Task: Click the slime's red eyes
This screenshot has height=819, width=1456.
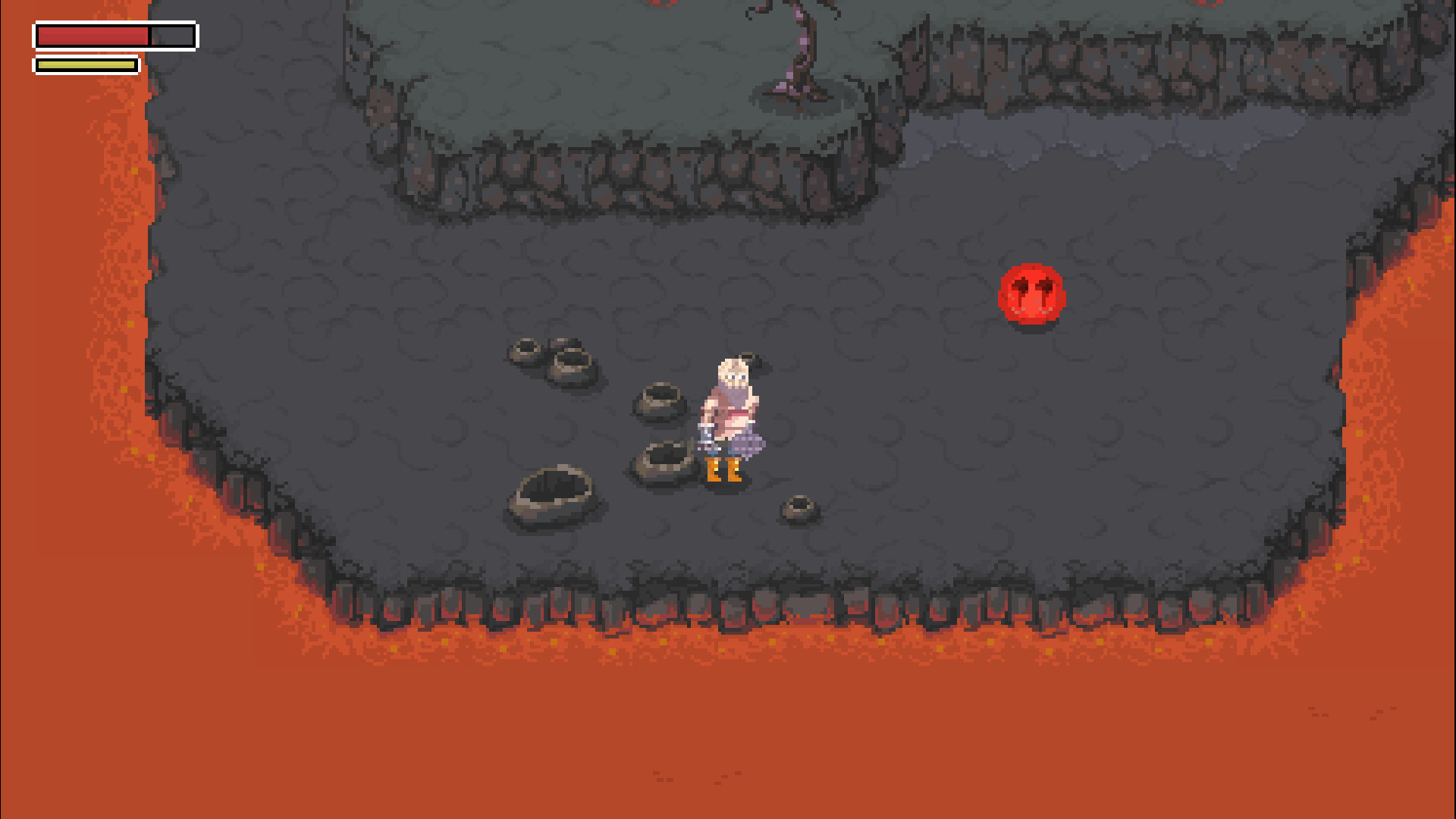Action: coord(1035,287)
